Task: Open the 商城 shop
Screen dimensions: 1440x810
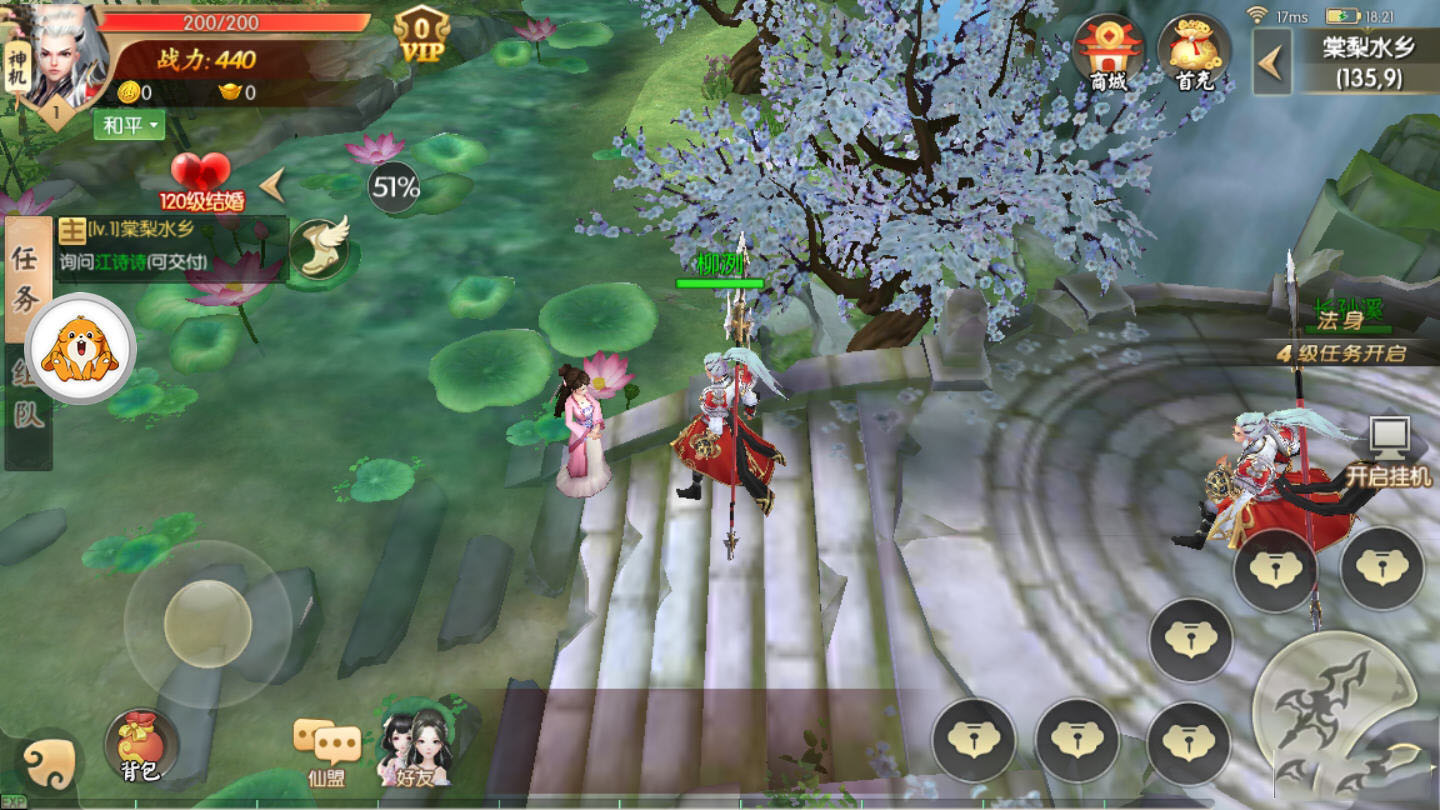Action: (1108, 55)
